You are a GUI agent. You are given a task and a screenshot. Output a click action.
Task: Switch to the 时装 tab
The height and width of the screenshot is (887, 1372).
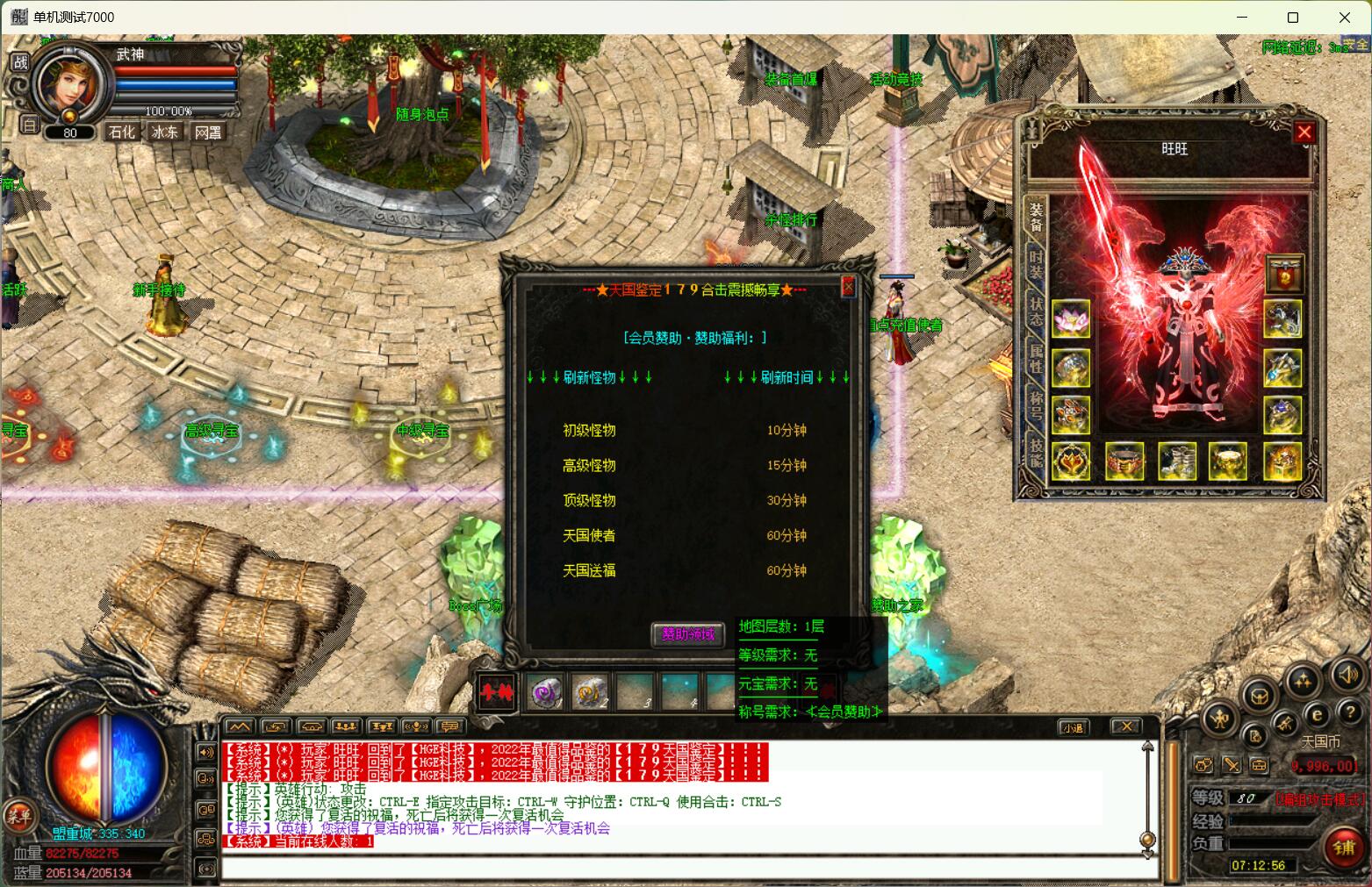tap(1036, 265)
